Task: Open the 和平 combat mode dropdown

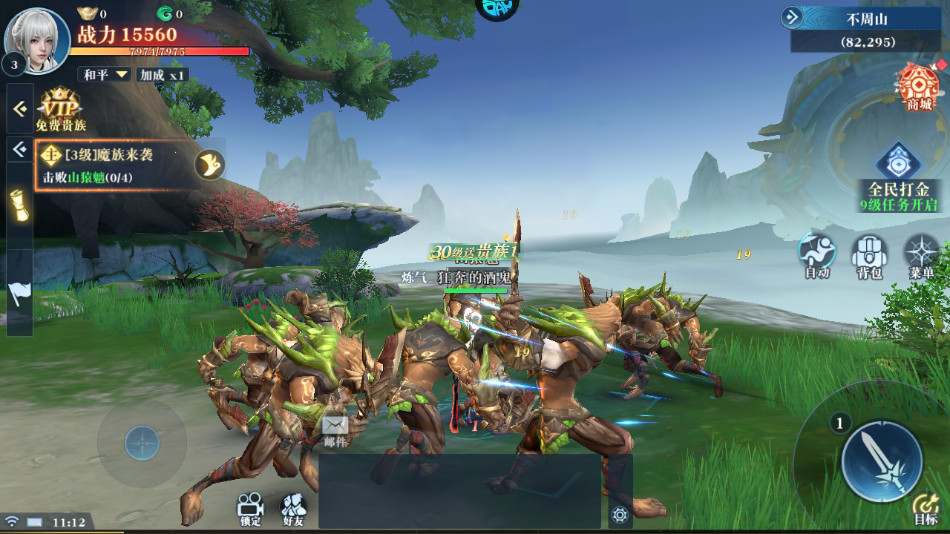Action: [x=106, y=75]
